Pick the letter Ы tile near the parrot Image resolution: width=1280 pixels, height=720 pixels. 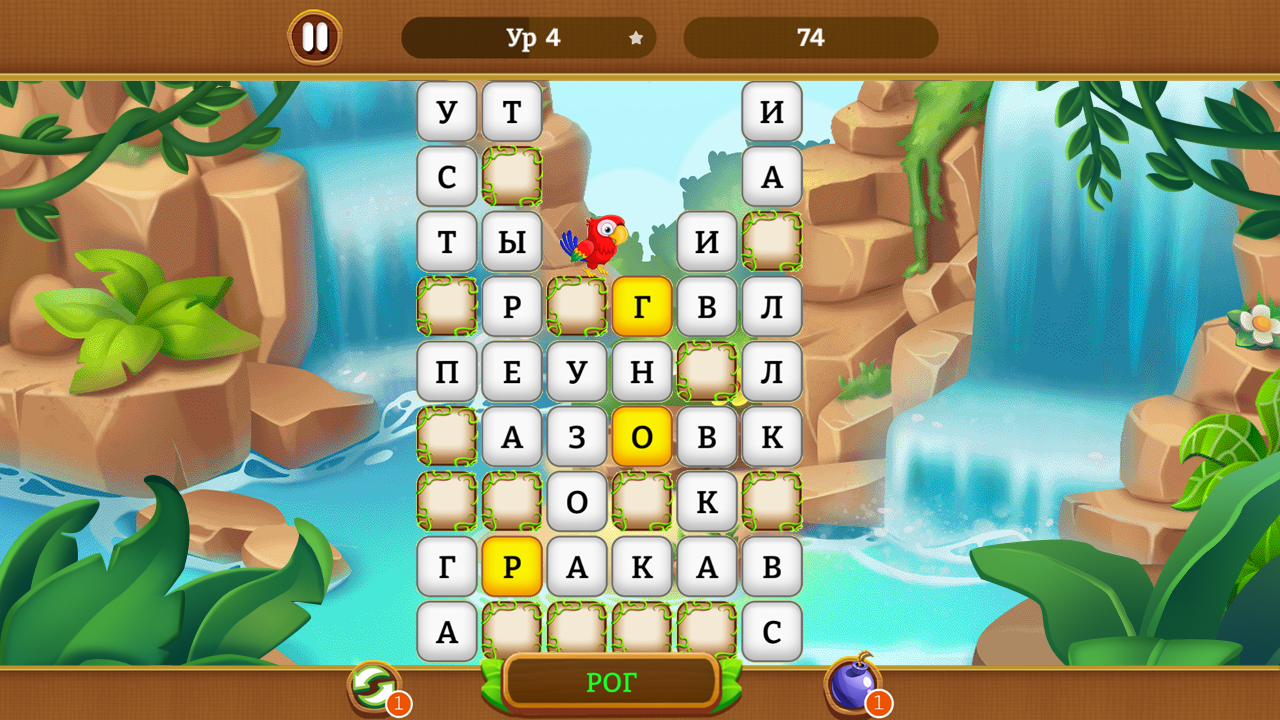(512, 241)
